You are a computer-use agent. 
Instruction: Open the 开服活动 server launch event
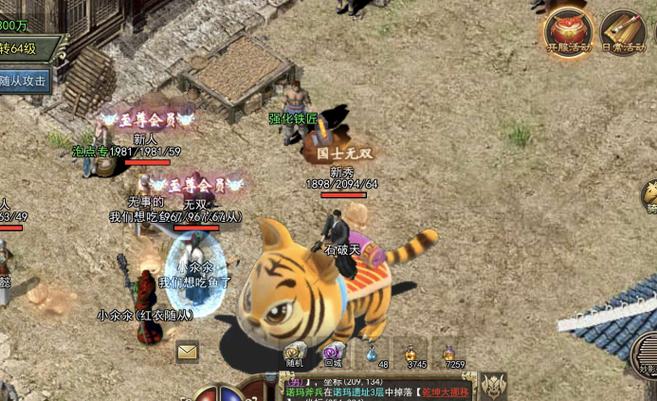pos(568,31)
